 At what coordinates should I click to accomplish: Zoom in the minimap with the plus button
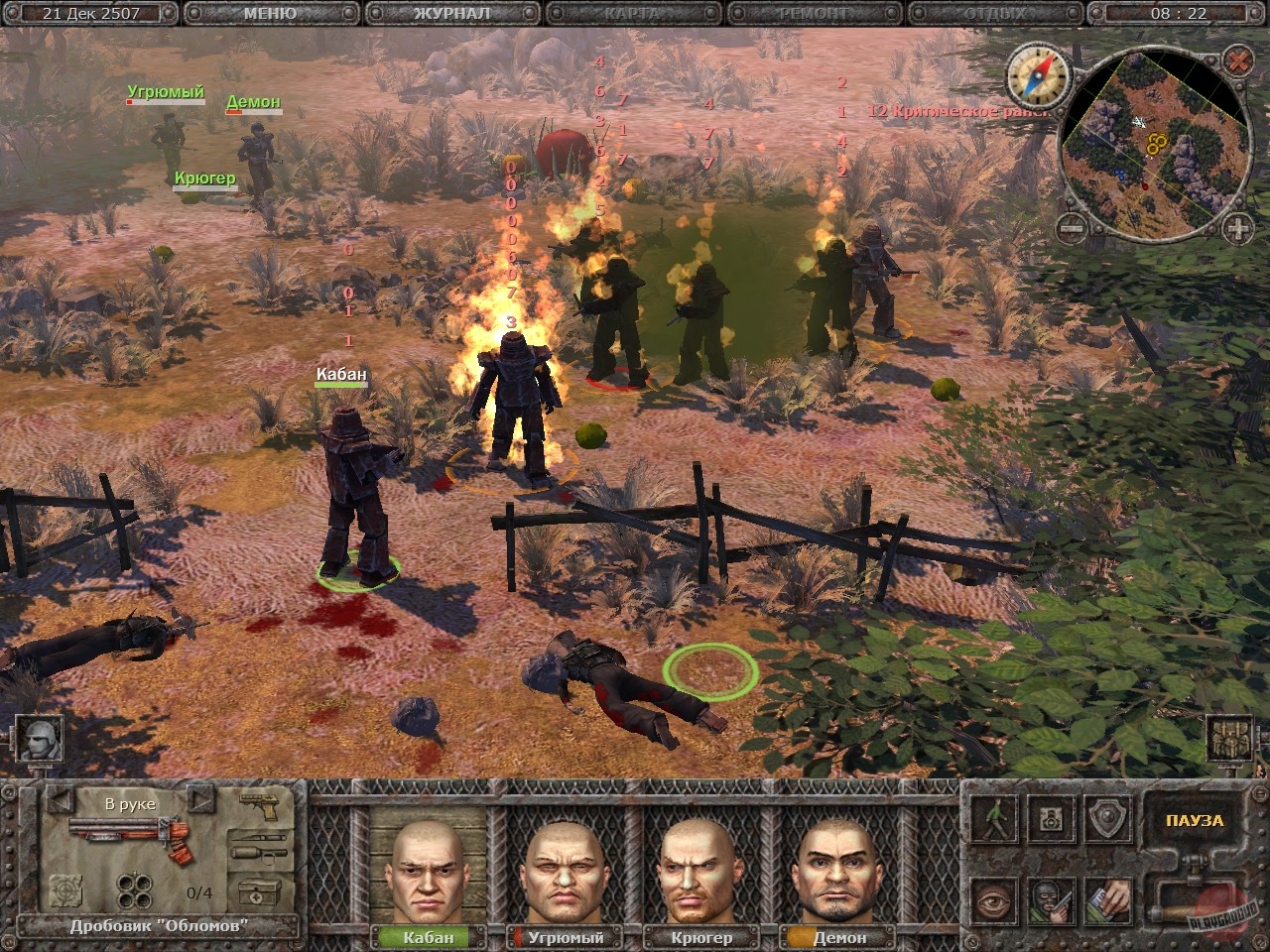[x=1237, y=229]
